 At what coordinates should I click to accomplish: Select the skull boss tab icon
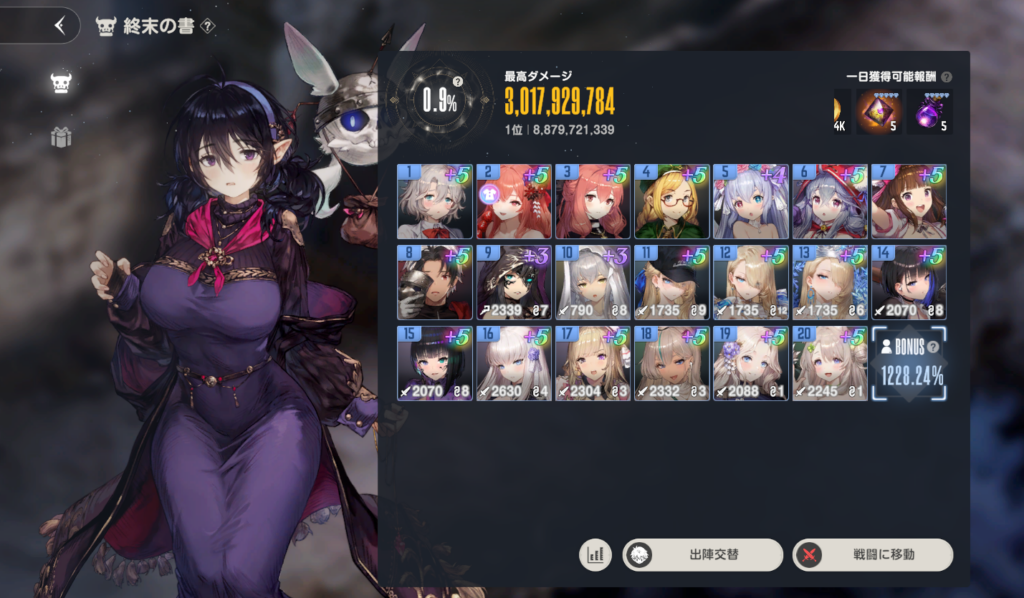(62, 82)
